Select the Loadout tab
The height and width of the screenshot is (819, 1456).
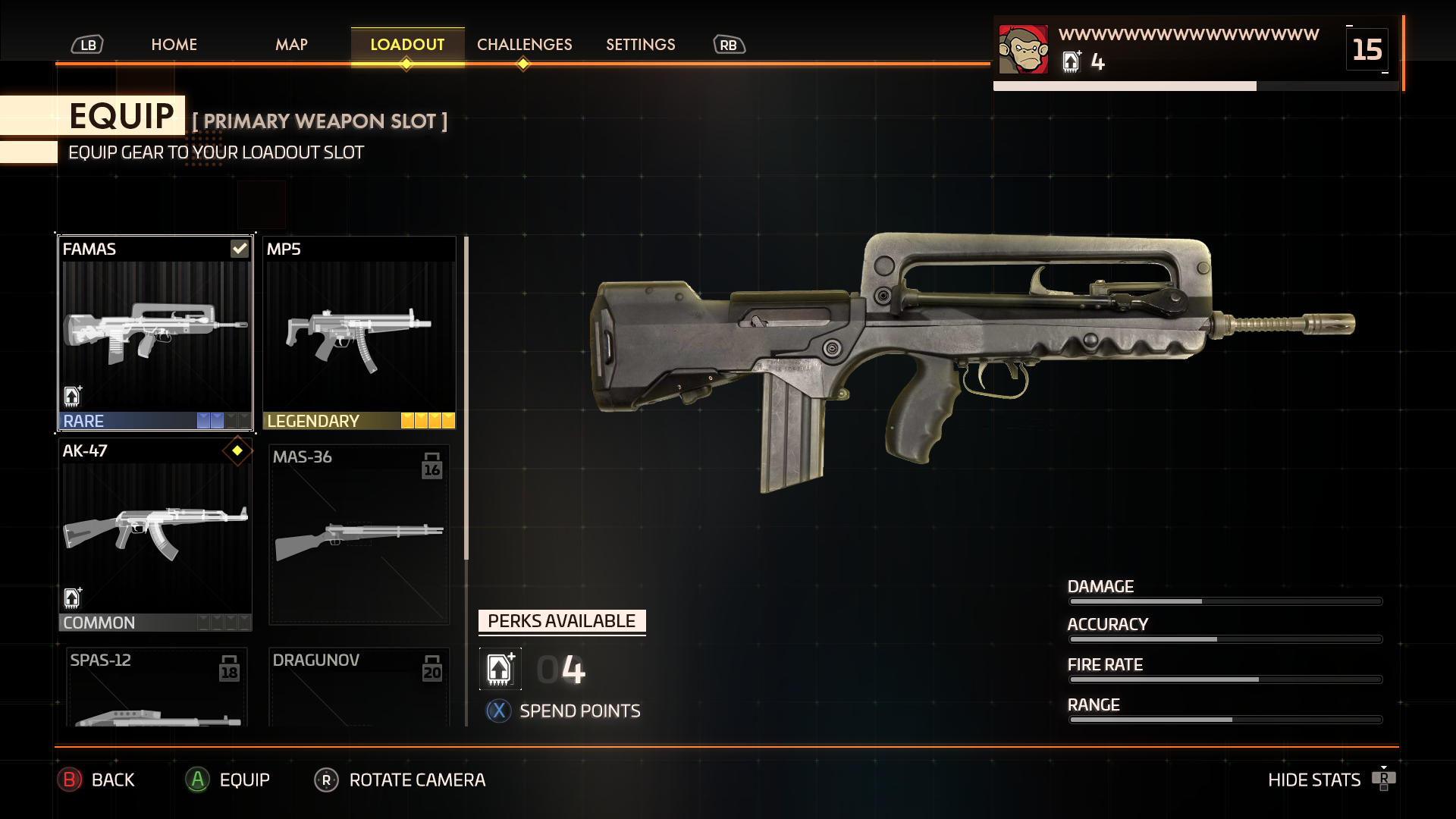(407, 45)
